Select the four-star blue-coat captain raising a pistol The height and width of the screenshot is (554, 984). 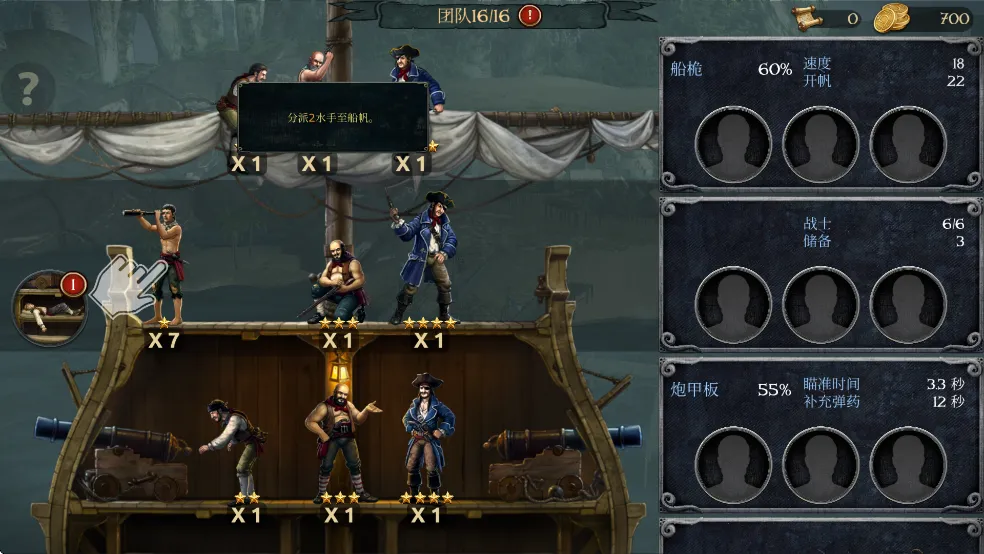point(426,258)
